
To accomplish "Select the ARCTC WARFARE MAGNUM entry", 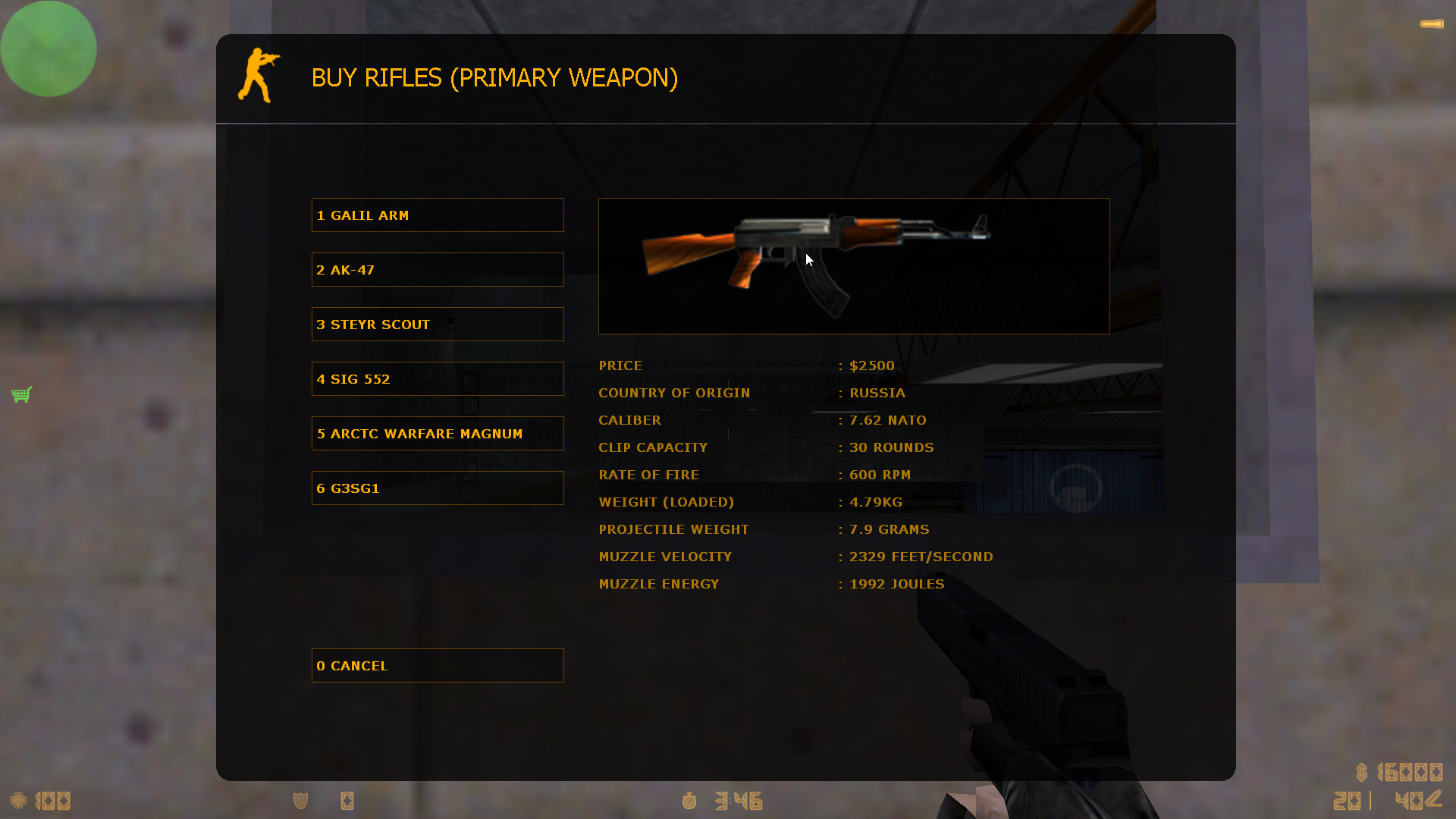I will point(437,433).
